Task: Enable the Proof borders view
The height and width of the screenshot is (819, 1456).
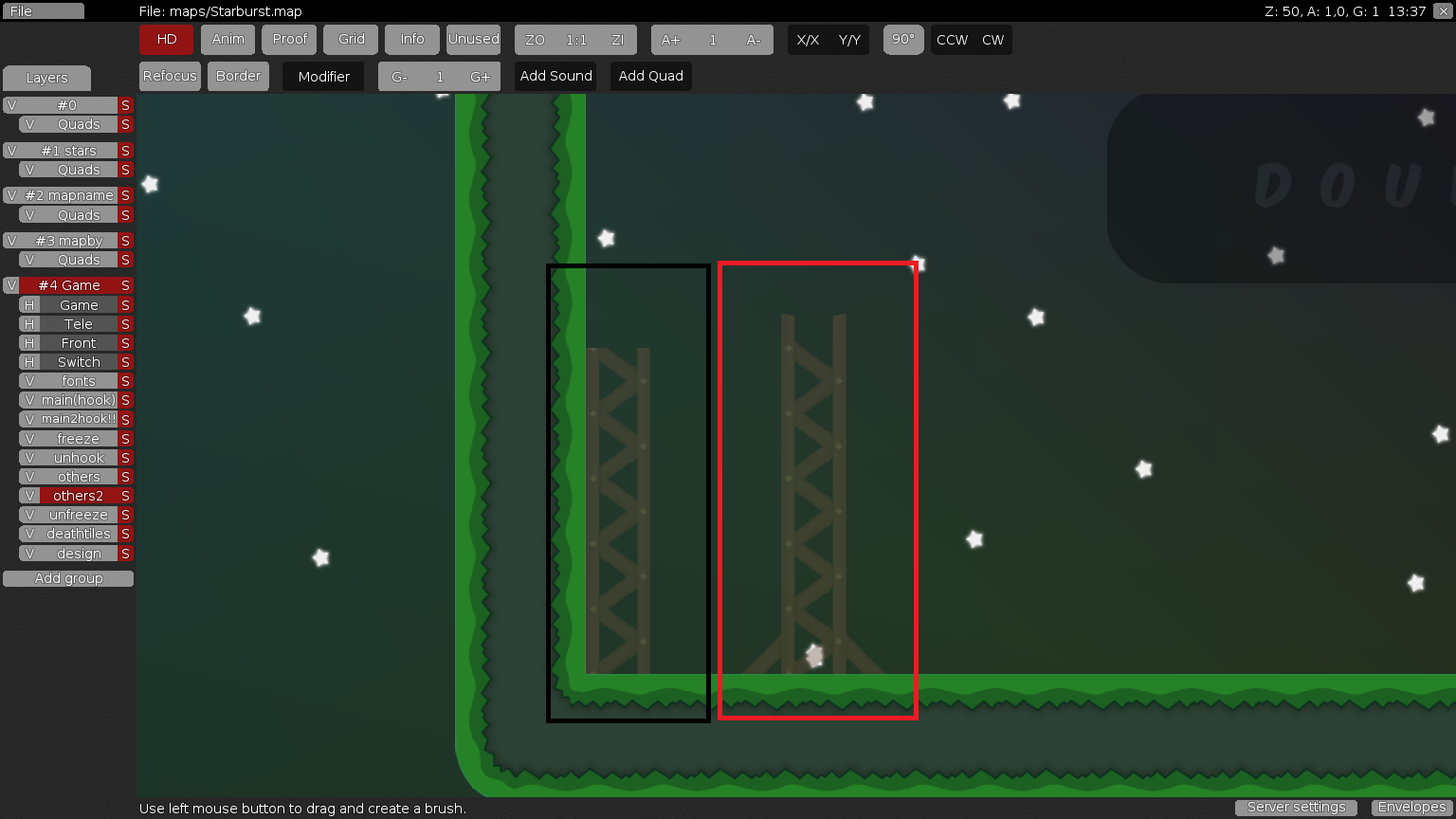Action: (x=289, y=40)
